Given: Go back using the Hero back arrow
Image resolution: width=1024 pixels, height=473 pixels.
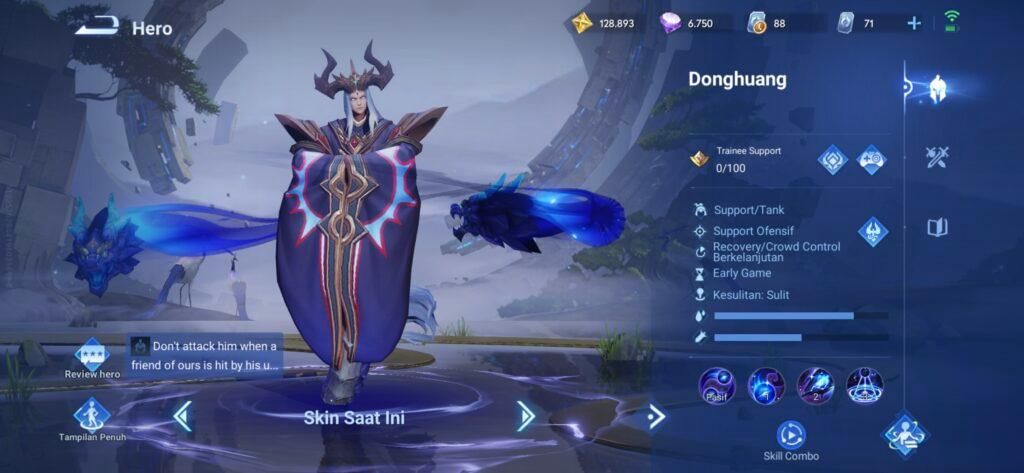Looking at the screenshot, I should 98,26.
